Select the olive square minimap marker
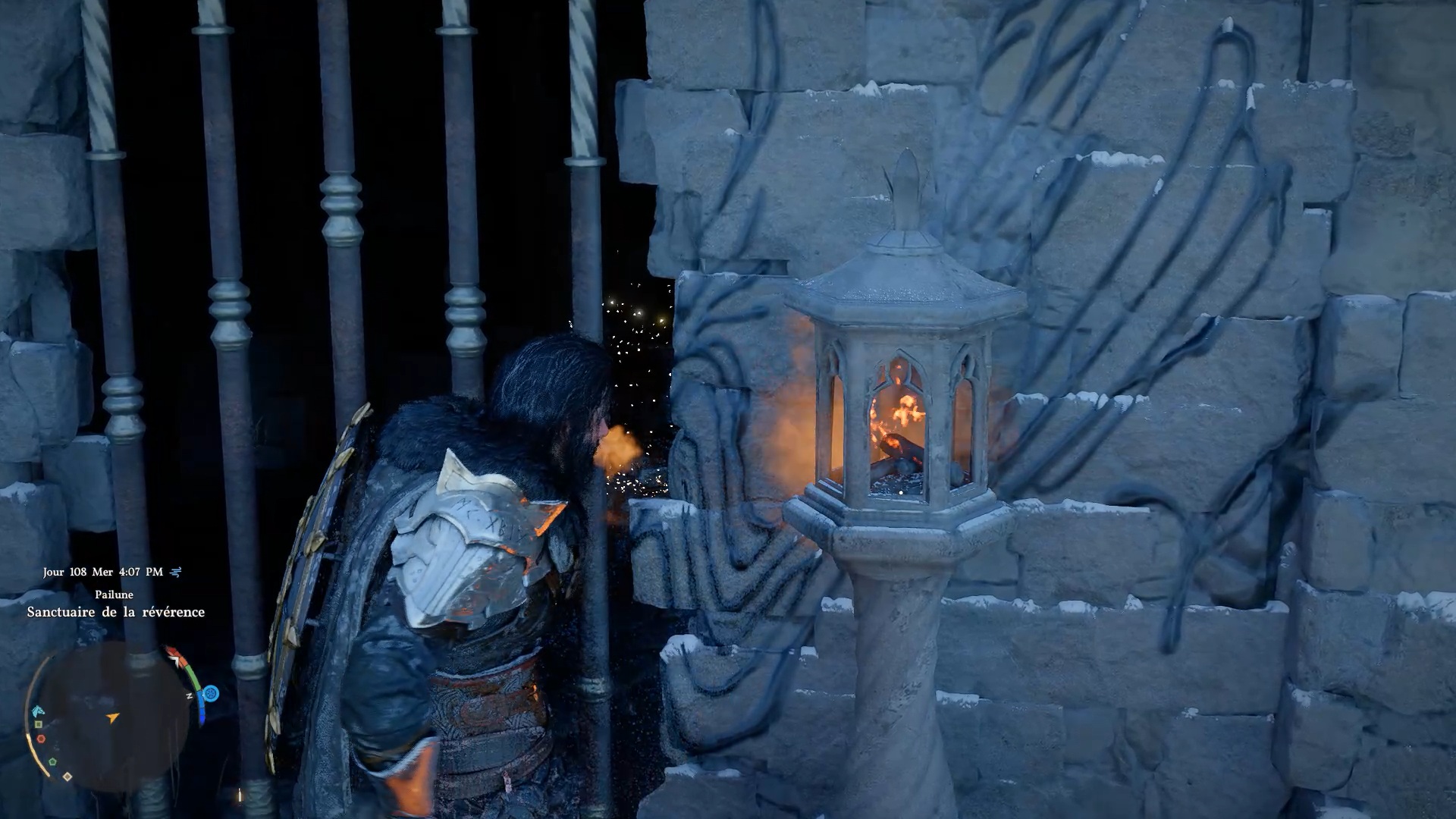Image resolution: width=1456 pixels, height=819 pixels. 38,725
